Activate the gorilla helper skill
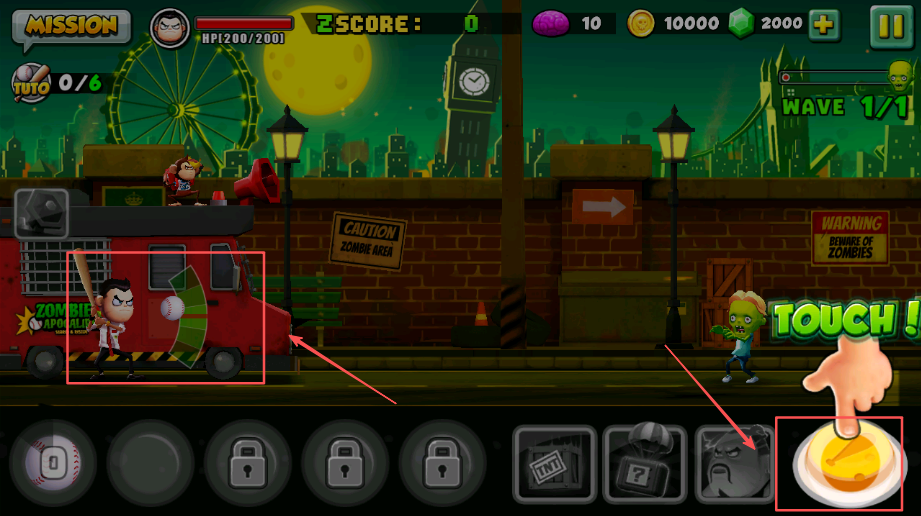This screenshot has width=921, height=516. [x=735, y=464]
